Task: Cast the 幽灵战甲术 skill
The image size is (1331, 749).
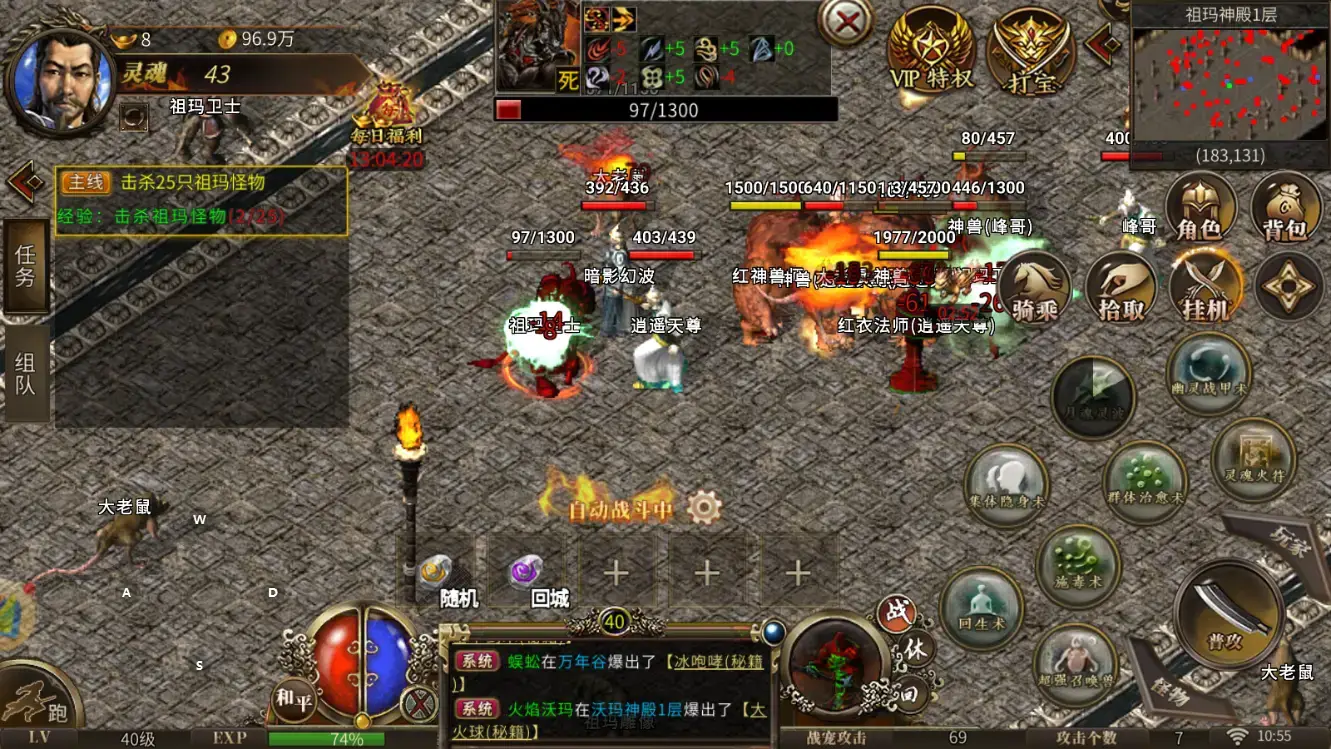Action: (x=1209, y=371)
